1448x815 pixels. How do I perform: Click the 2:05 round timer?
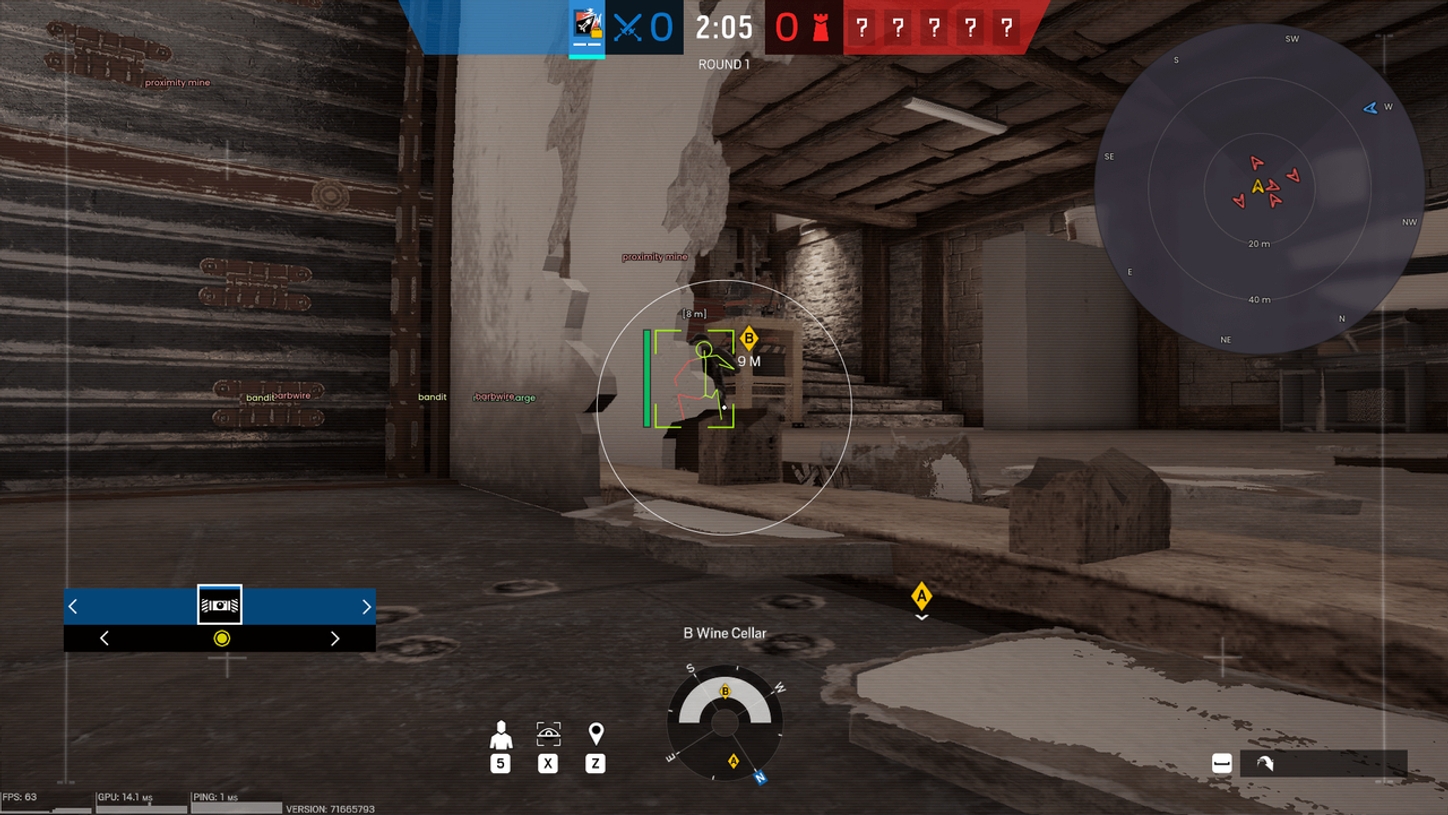click(x=723, y=28)
